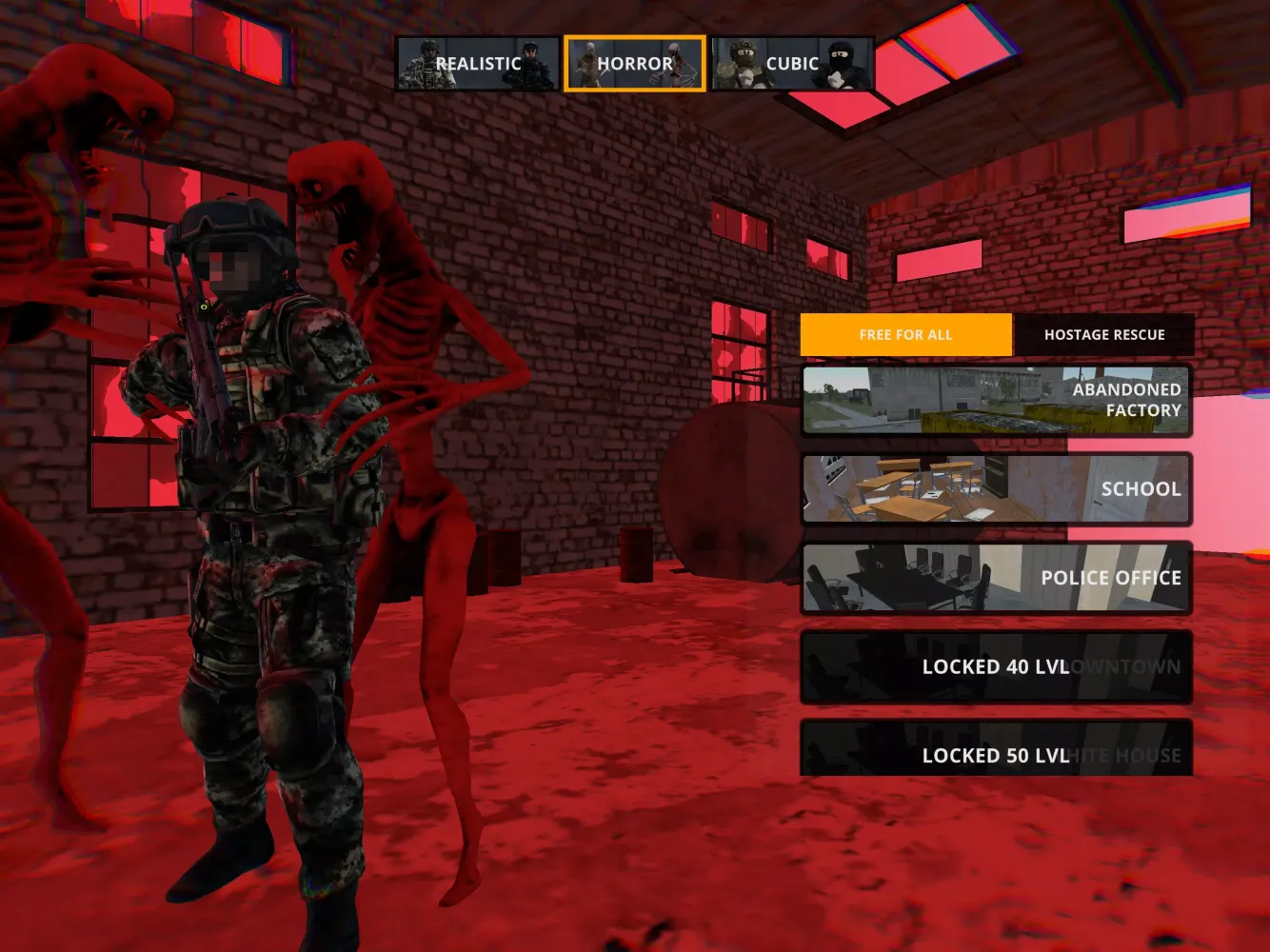The height and width of the screenshot is (952, 1270).
Task: Keep game mode on FREE FOR ALL
Action: coord(905,334)
